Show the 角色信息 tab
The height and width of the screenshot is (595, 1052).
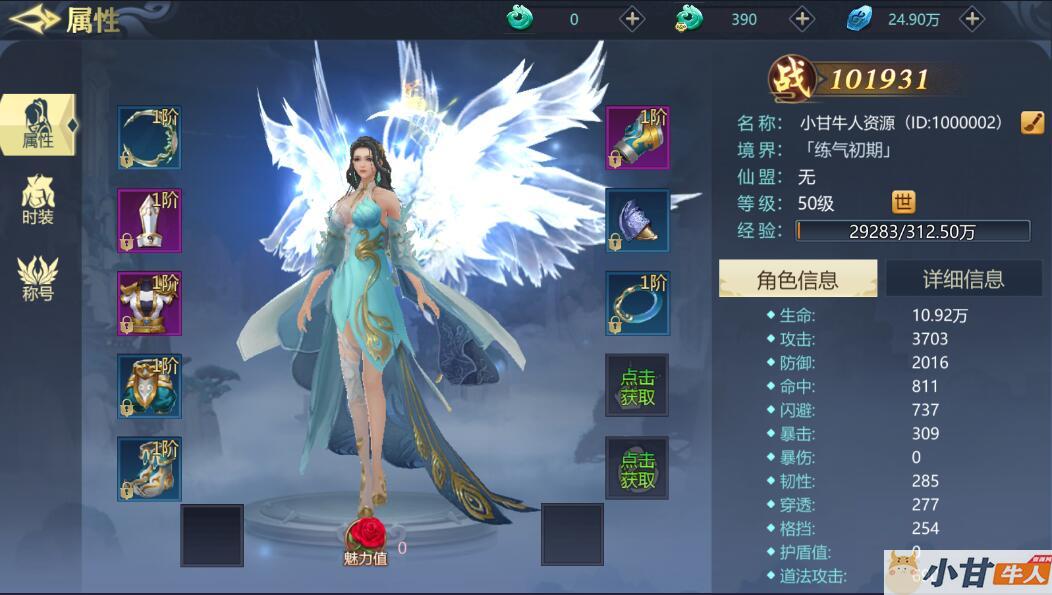[797, 279]
